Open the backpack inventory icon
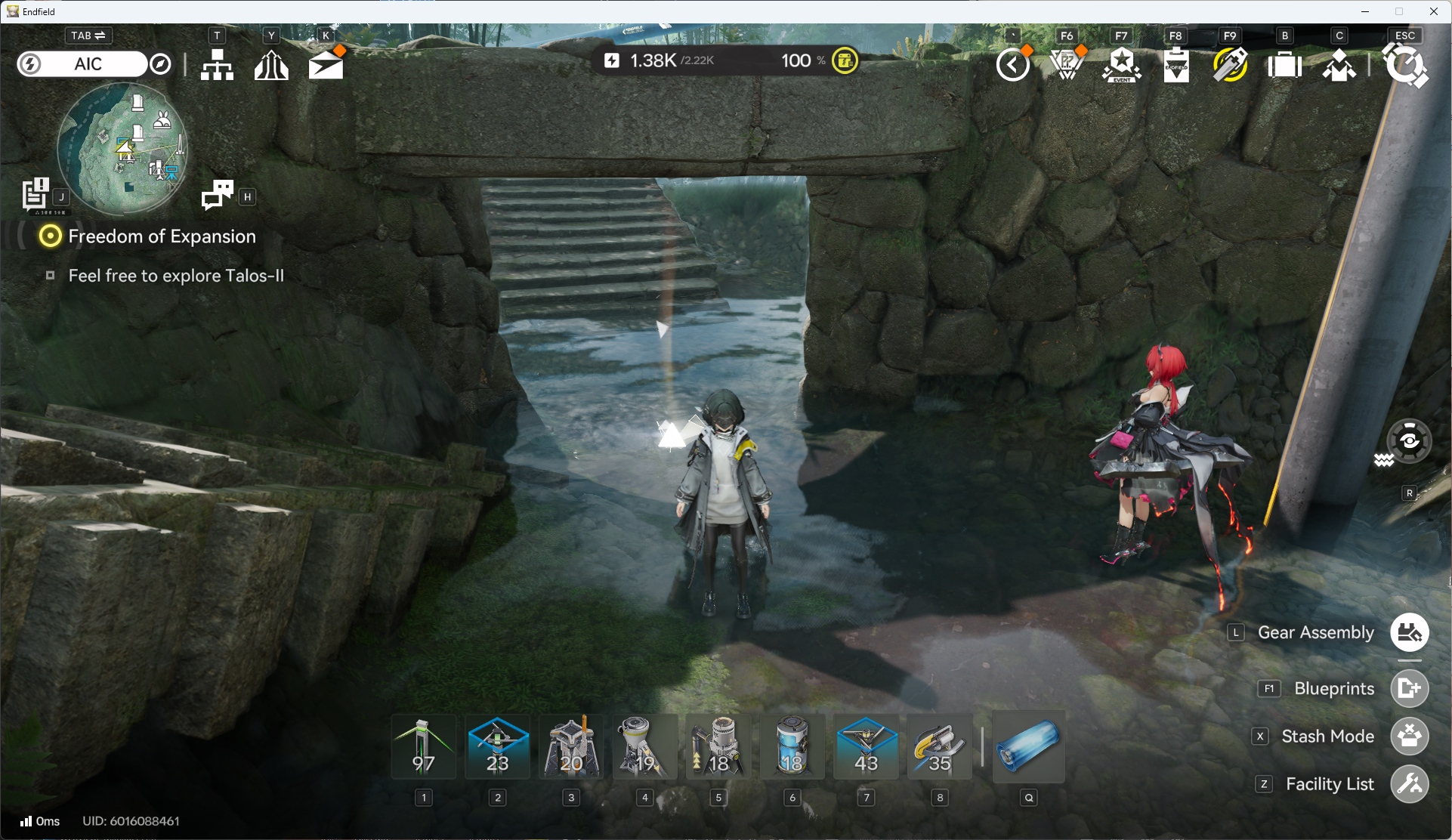Viewport: 1452px width, 840px height. click(x=1284, y=65)
